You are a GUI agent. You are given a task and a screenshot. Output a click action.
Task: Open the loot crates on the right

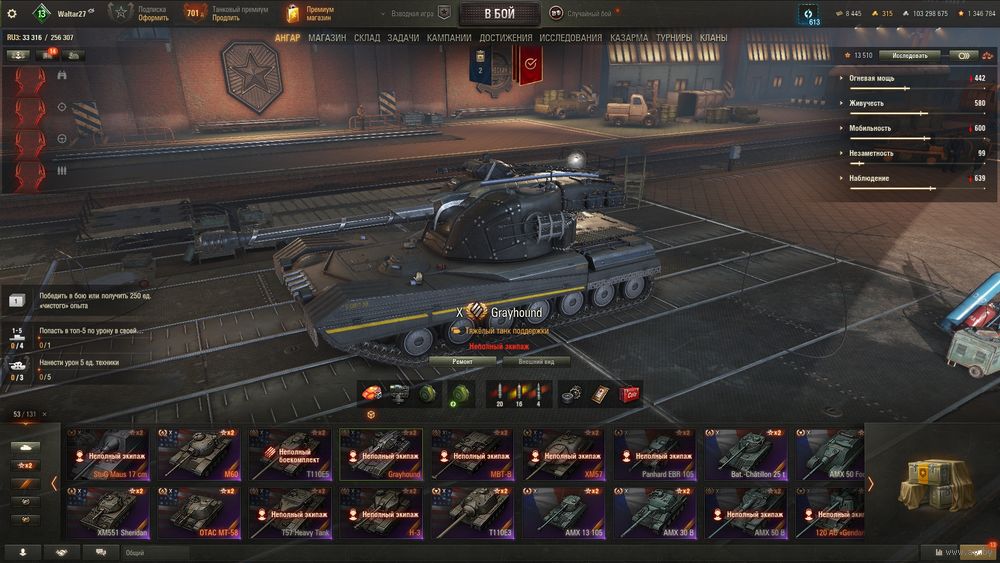tap(932, 485)
